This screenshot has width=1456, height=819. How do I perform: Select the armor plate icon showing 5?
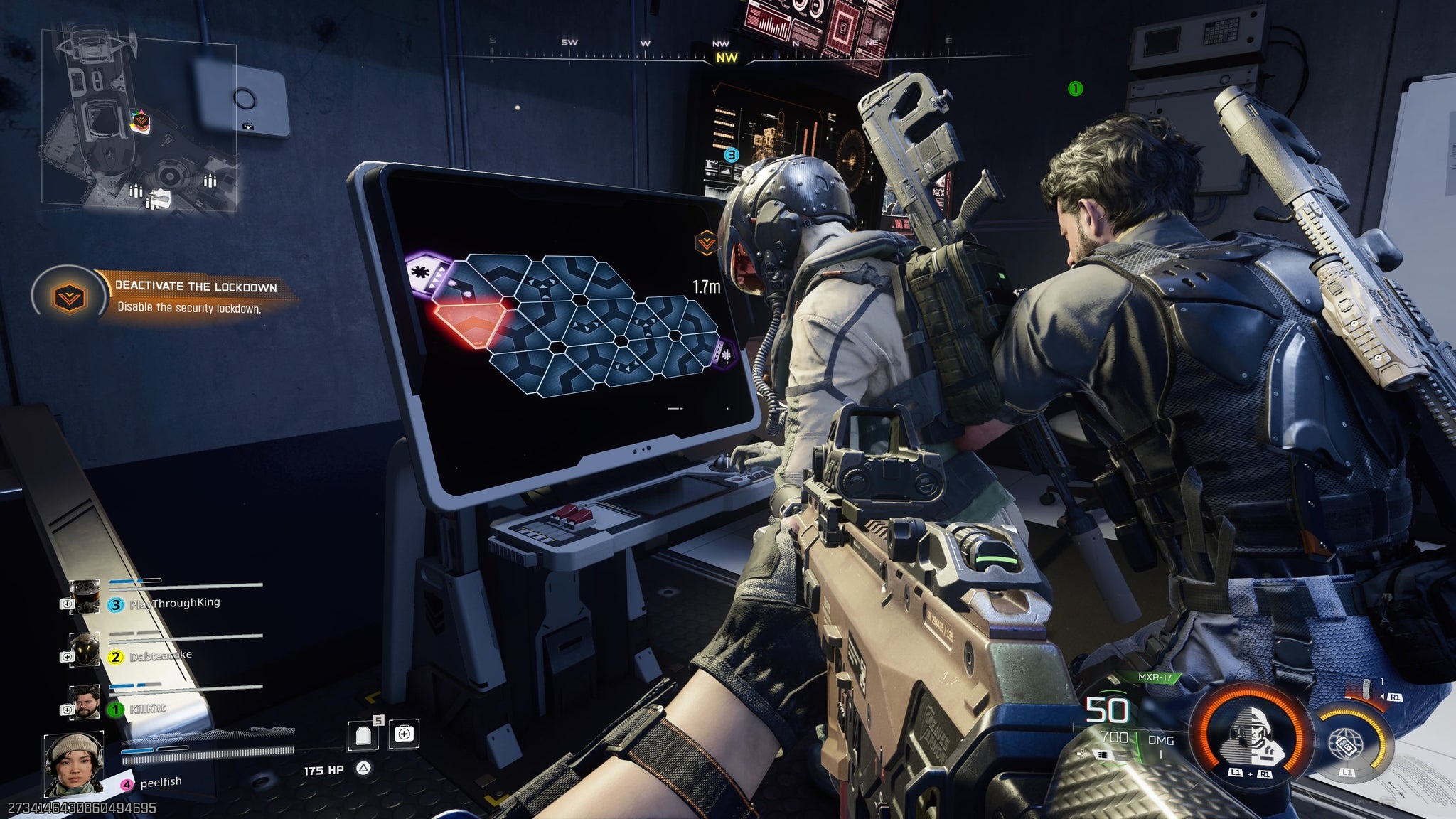point(363,736)
